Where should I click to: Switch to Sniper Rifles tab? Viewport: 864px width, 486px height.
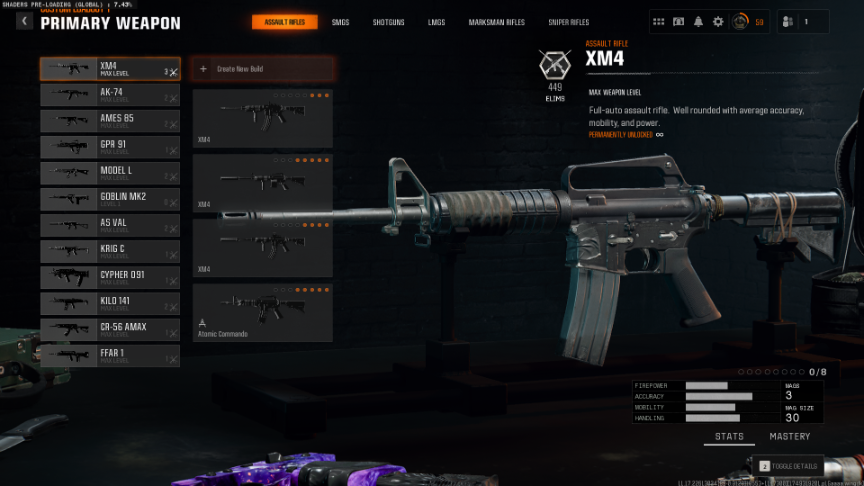[x=568, y=22]
